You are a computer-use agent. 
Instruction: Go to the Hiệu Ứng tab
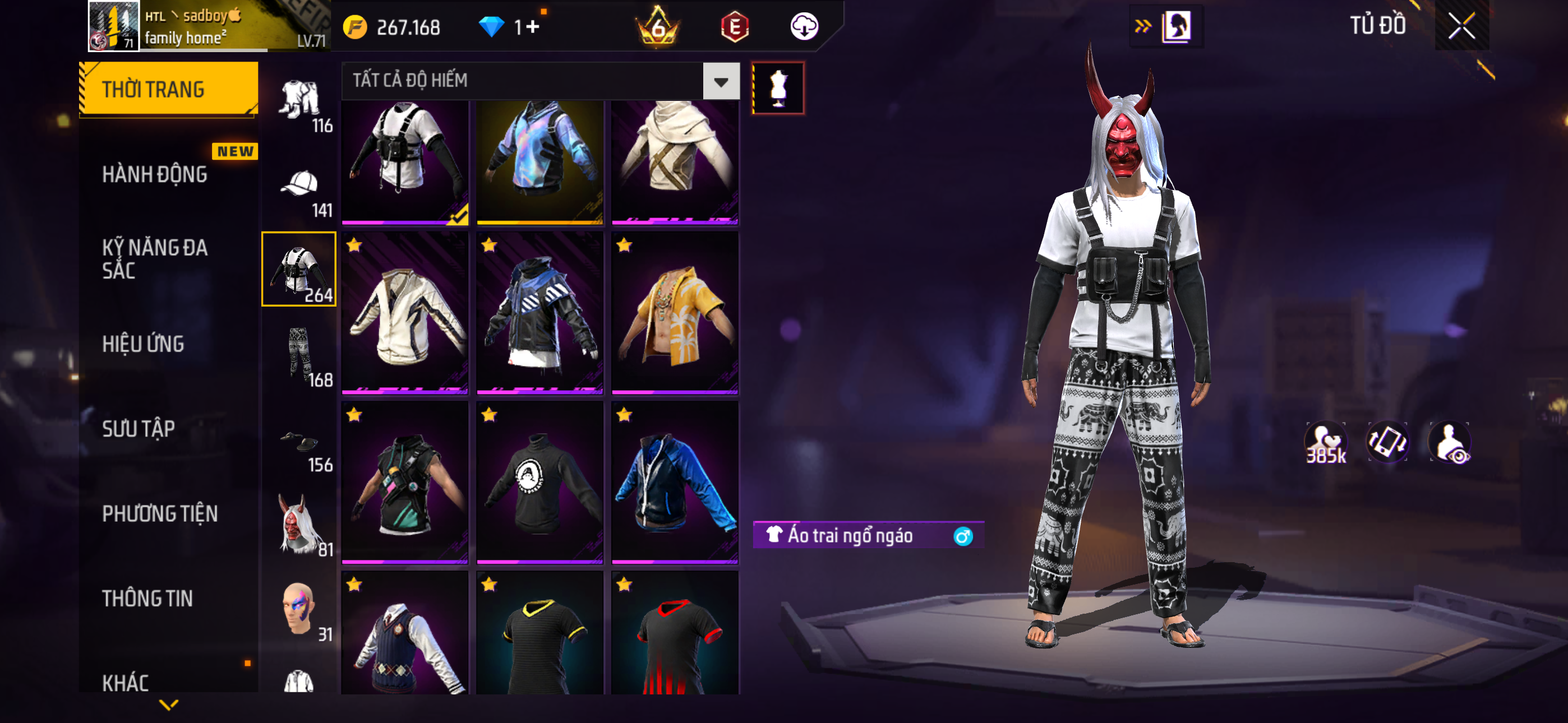(143, 344)
